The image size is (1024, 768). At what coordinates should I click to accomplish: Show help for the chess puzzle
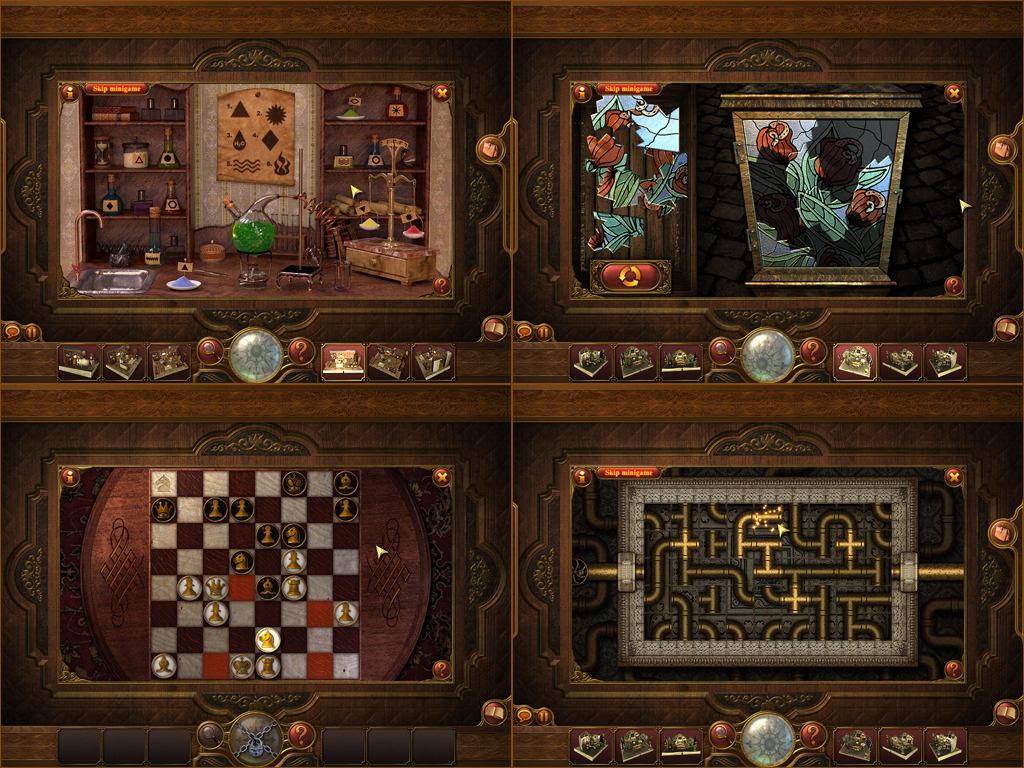point(441,669)
